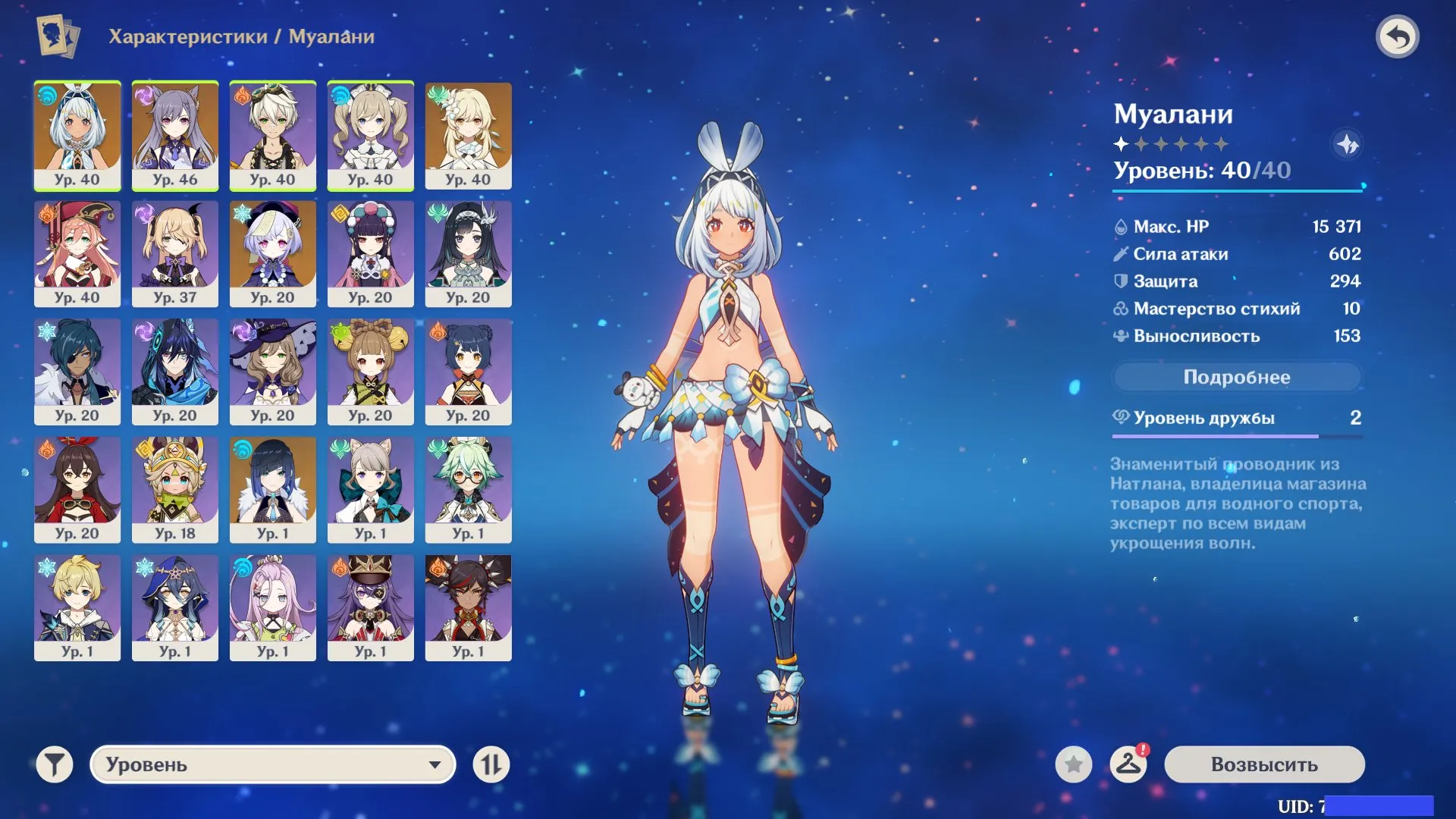Open the Уровень sort dropdown
This screenshot has width=1456, height=819.
(273, 764)
